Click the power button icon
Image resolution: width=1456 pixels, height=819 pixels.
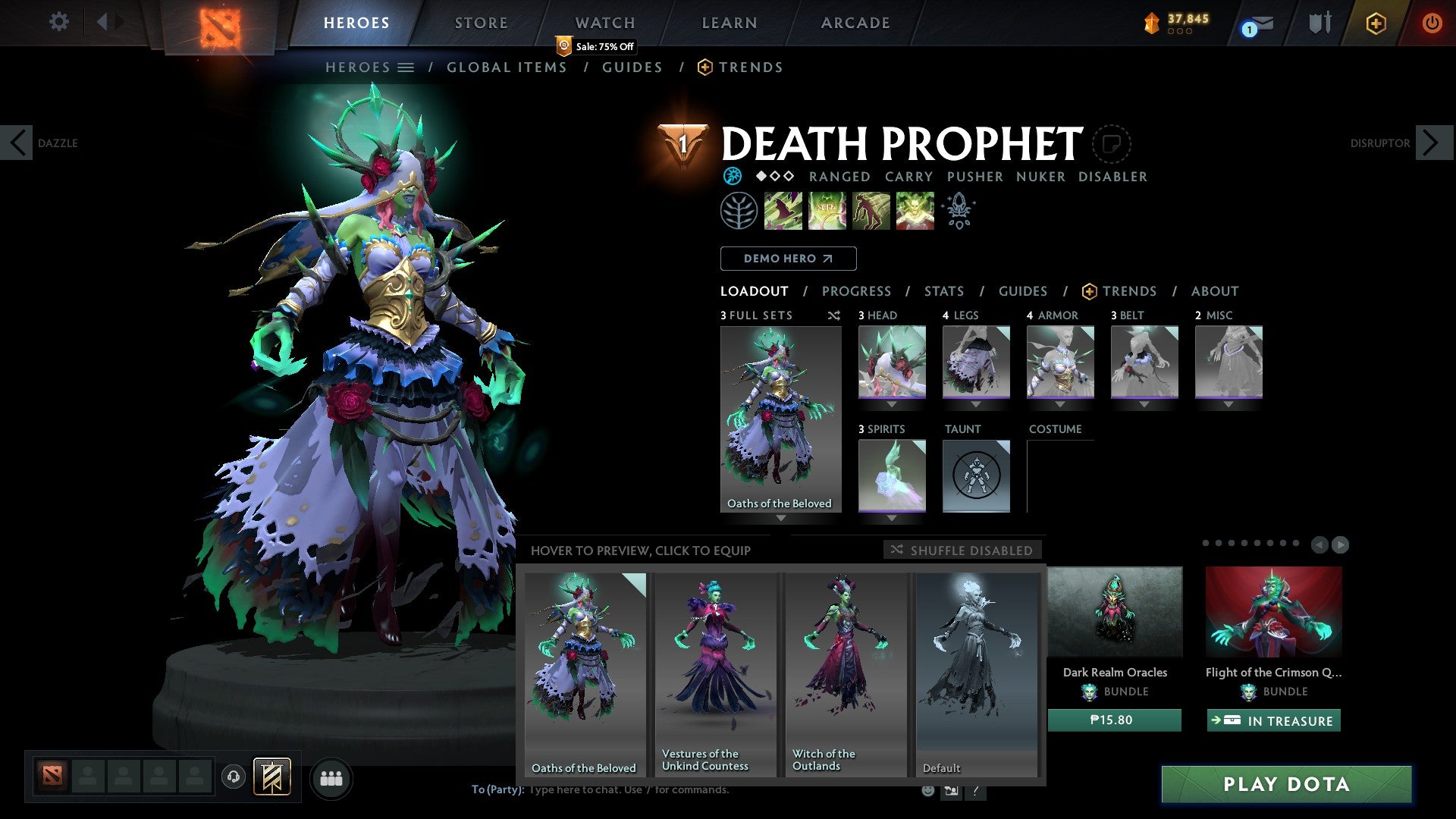click(x=1432, y=23)
